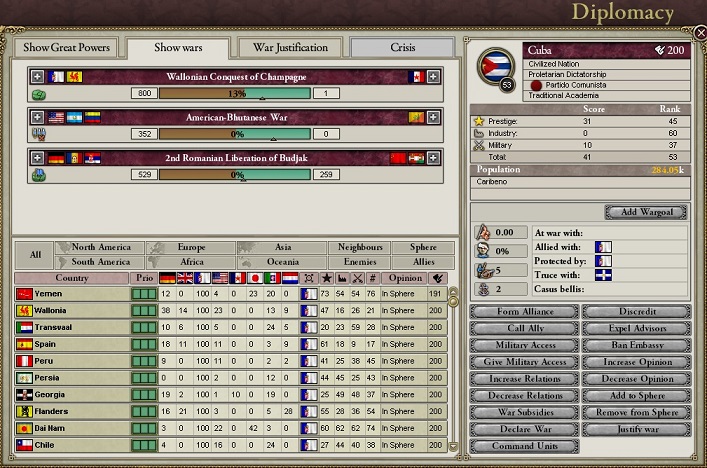Select Yemen in the country list
Image resolution: width=707 pixels, height=468 pixels.
pos(72,293)
